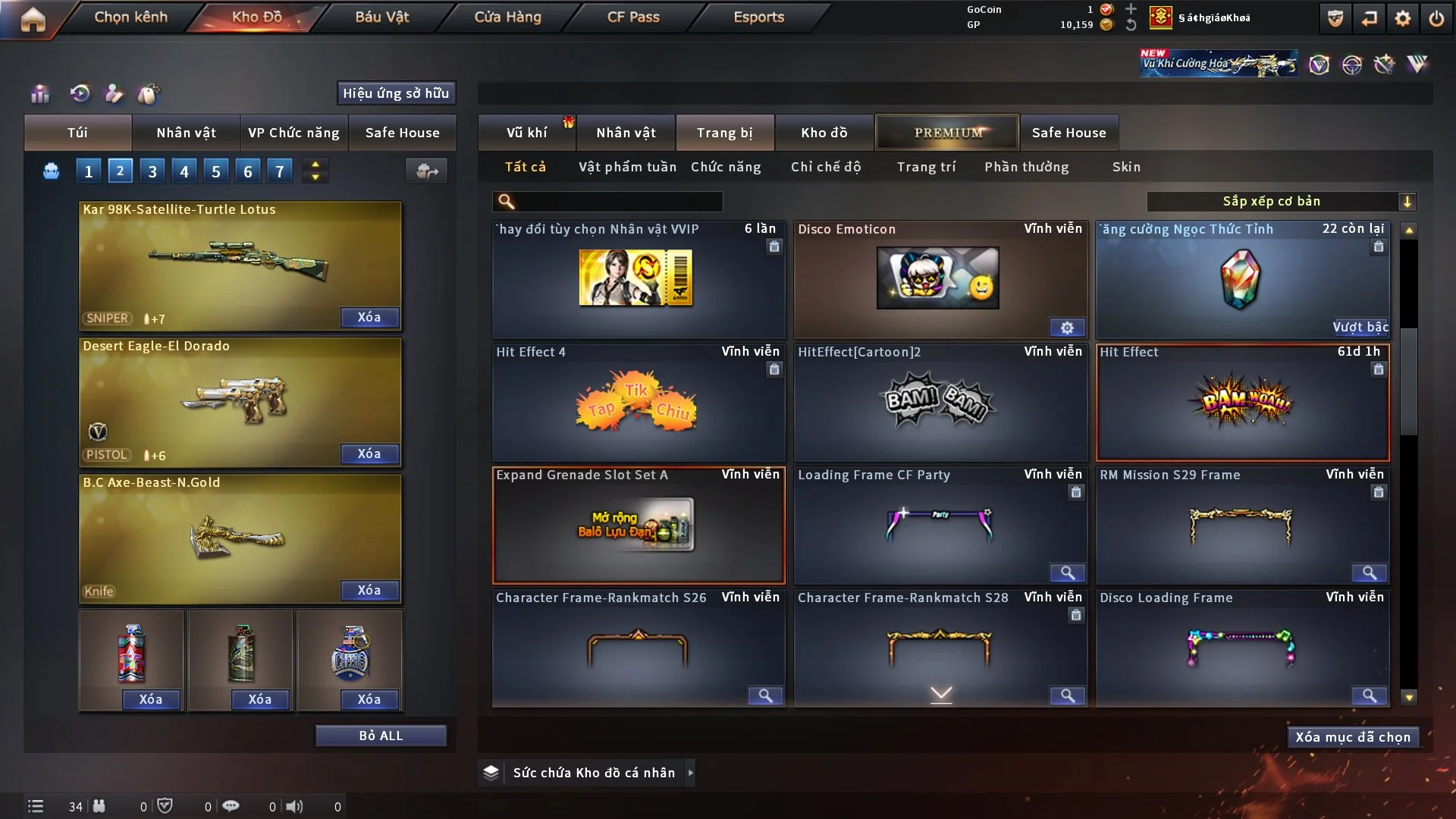Image resolution: width=1456 pixels, height=819 pixels.
Task: Show the Skin category filter
Action: [x=1126, y=167]
